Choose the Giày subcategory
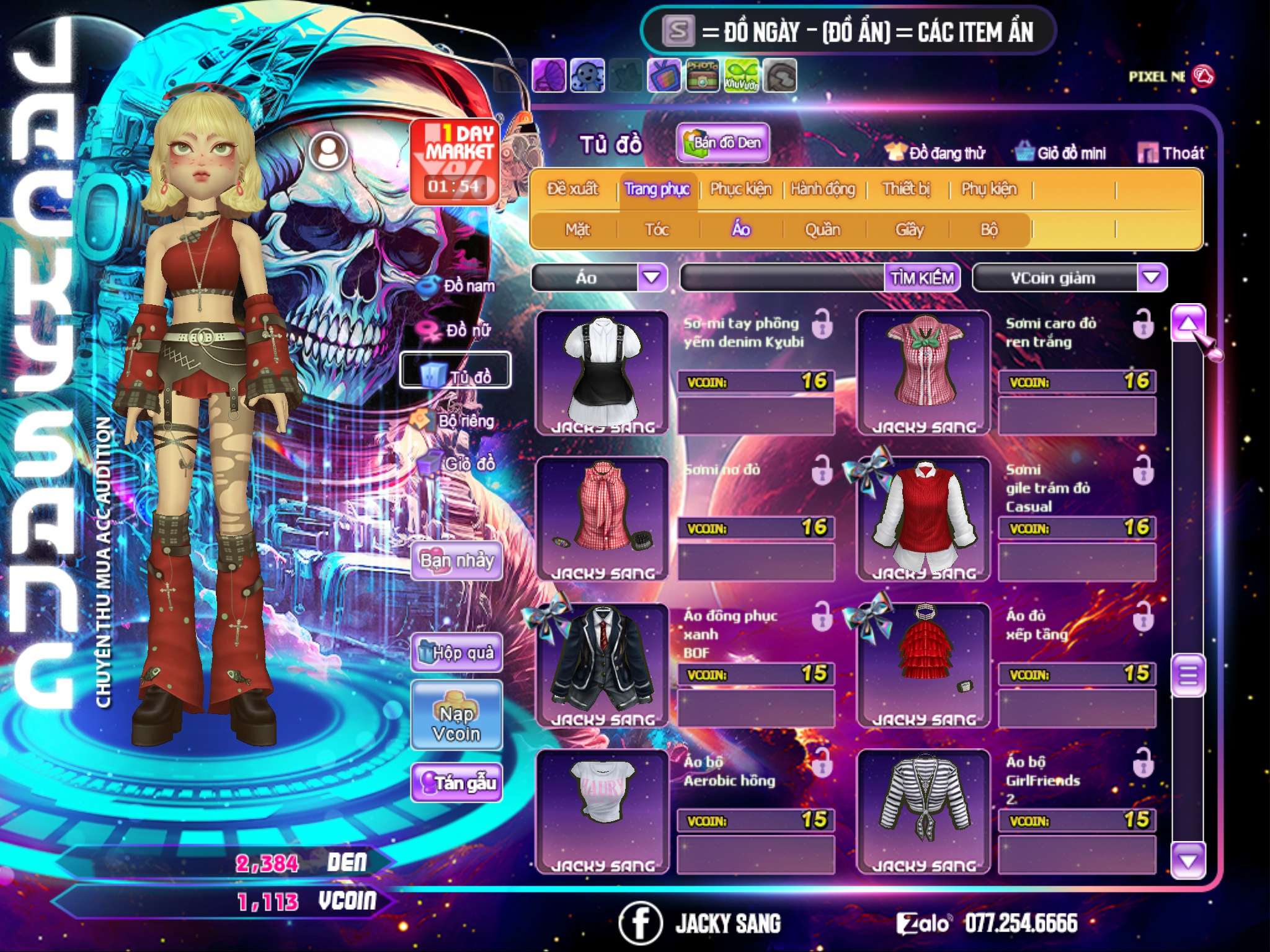The width and height of the screenshot is (1270, 952). [909, 230]
